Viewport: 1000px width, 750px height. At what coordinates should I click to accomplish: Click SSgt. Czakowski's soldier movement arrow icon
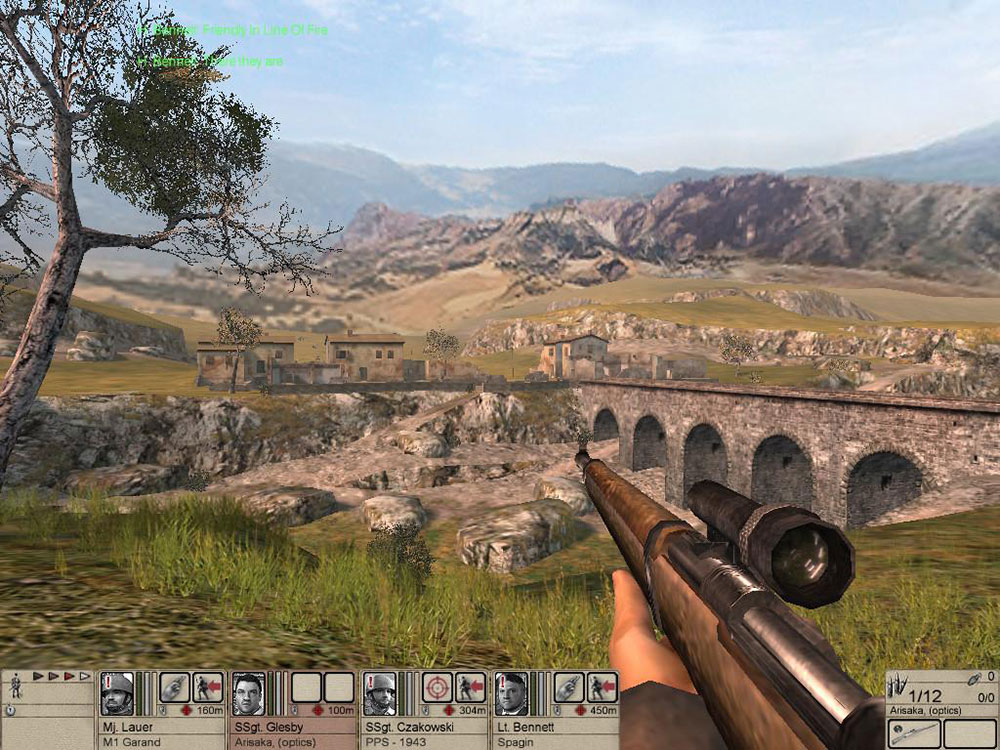(x=471, y=687)
